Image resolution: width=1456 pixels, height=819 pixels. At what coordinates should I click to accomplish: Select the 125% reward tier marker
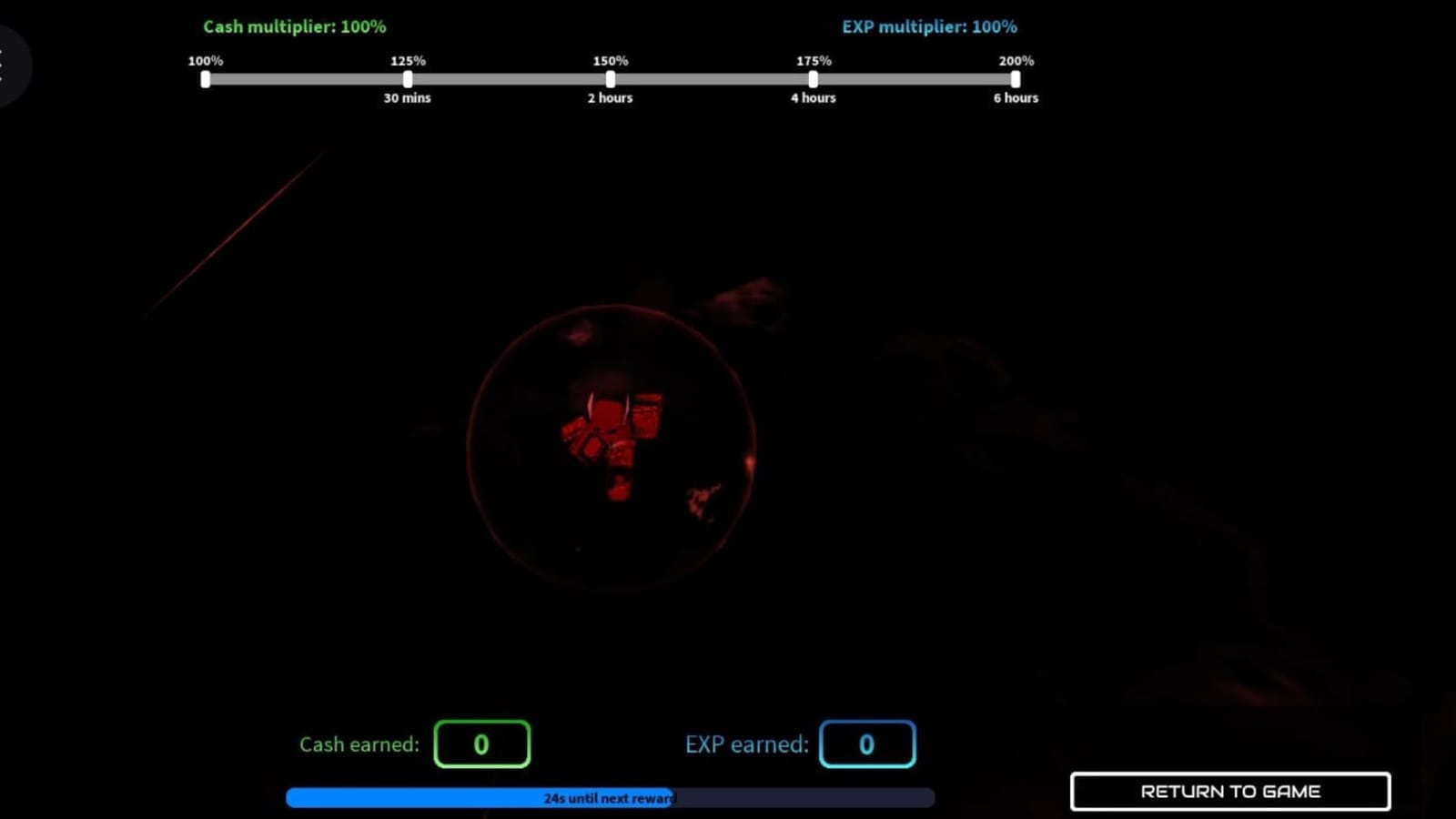point(408,79)
